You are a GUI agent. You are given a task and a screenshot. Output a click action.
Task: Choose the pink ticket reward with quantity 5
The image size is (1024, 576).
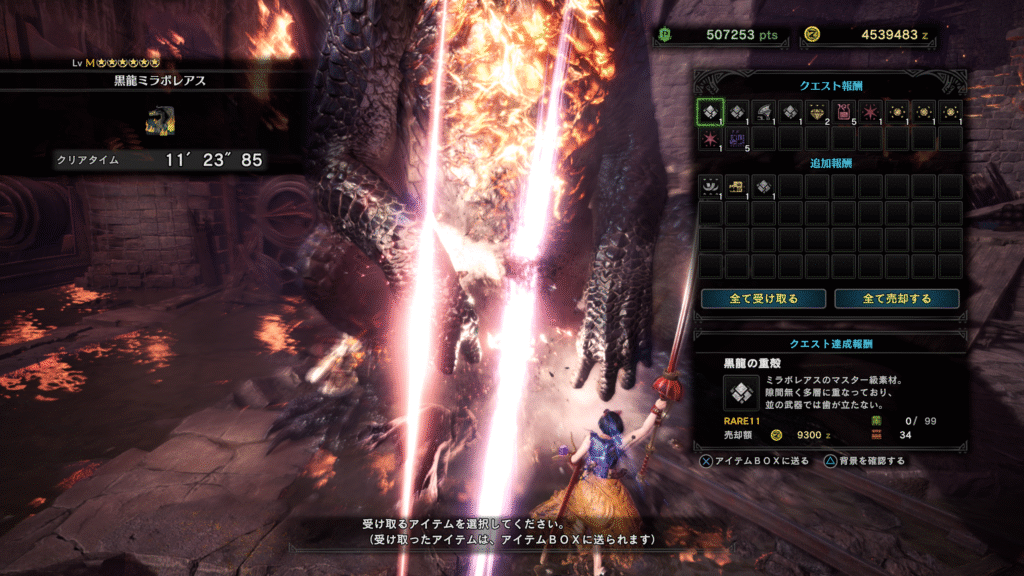click(843, 112)
